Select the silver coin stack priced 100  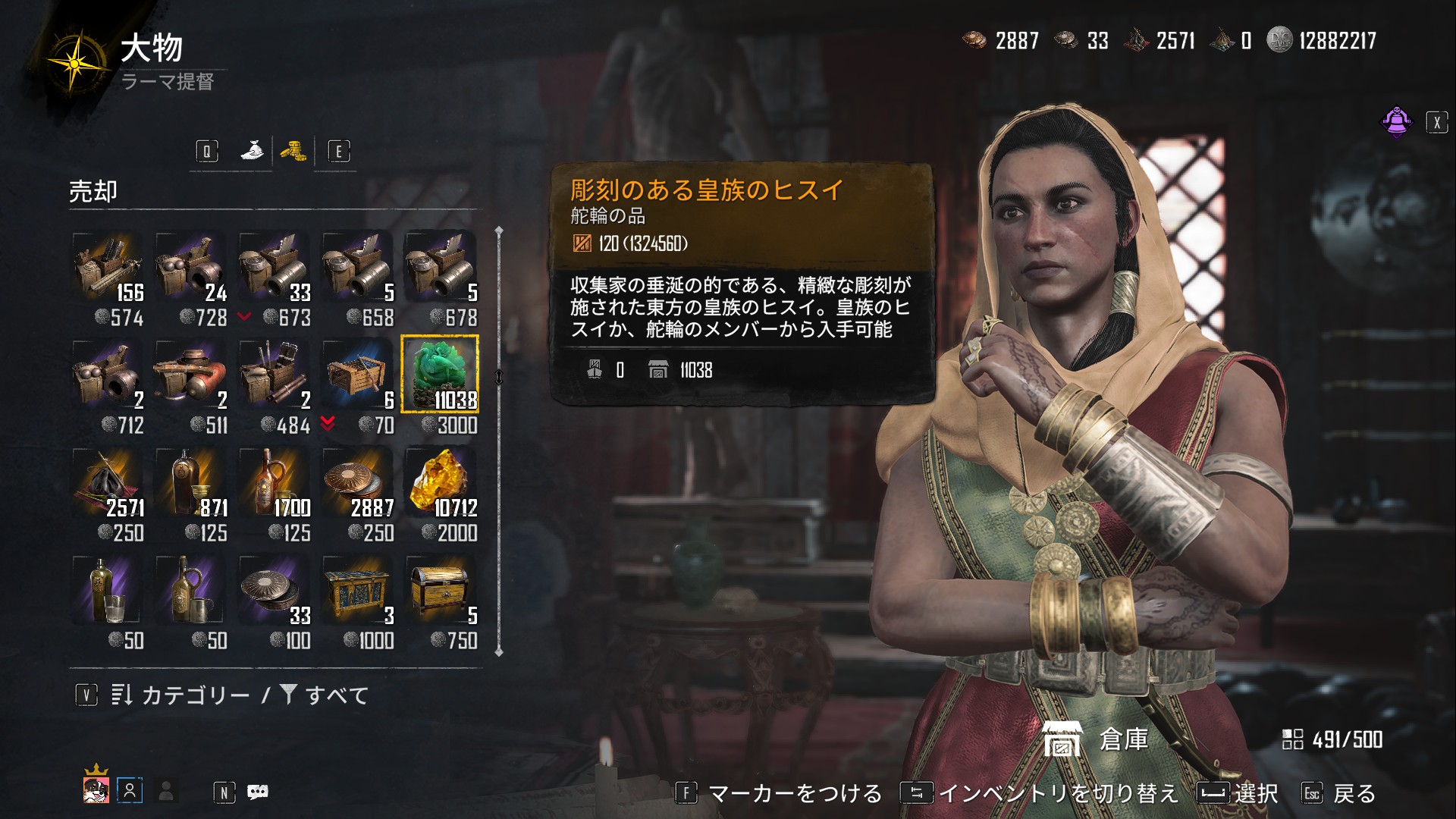(273, 590)
